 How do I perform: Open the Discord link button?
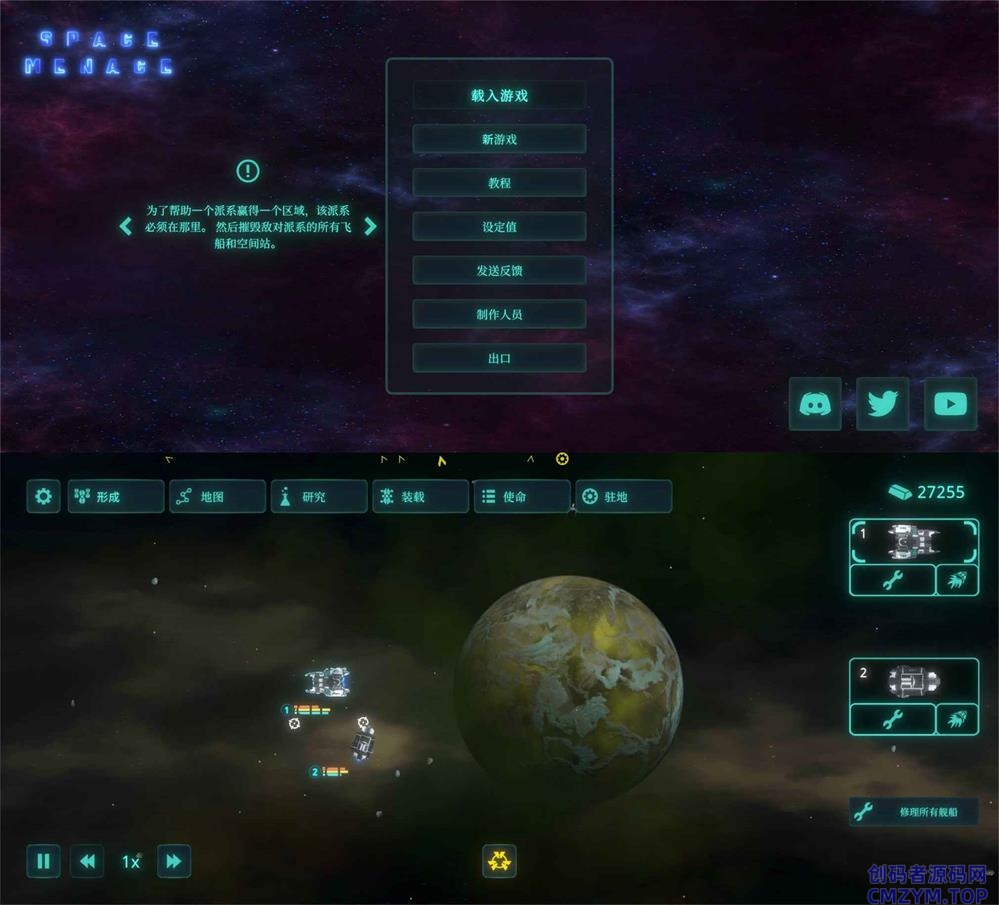pyautogui.click(x=814, y=404)
